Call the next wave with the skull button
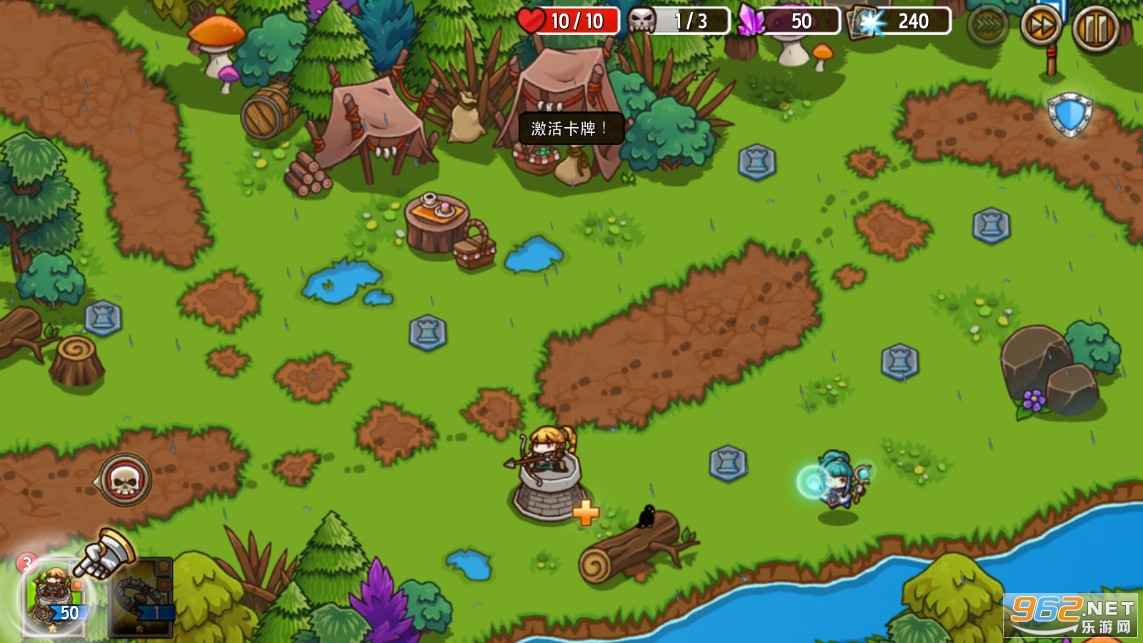This screenshot has width=1143, height=643. pyautogui.click(x=125, y=480)
